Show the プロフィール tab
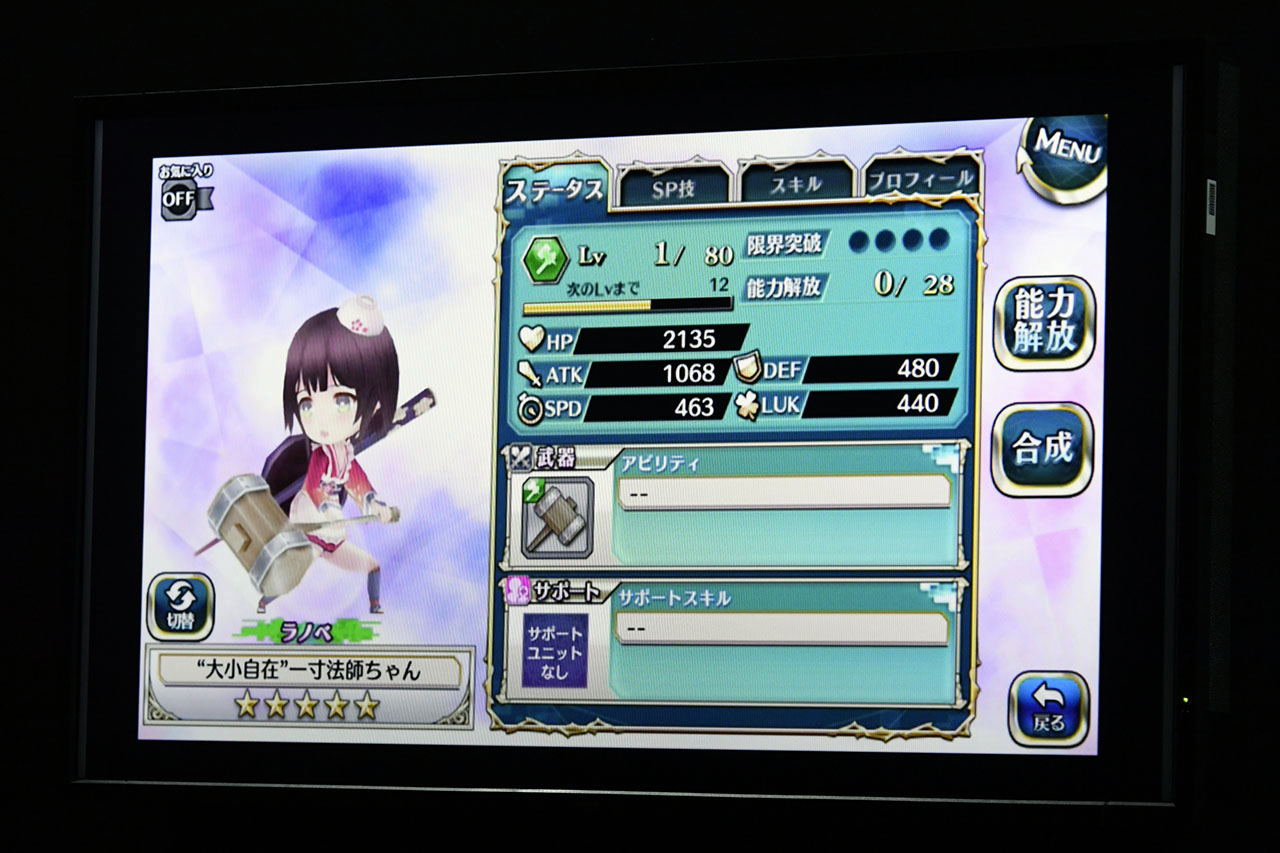The width and height of the screenshot is (1280, 853). click(x=920, y=181)
